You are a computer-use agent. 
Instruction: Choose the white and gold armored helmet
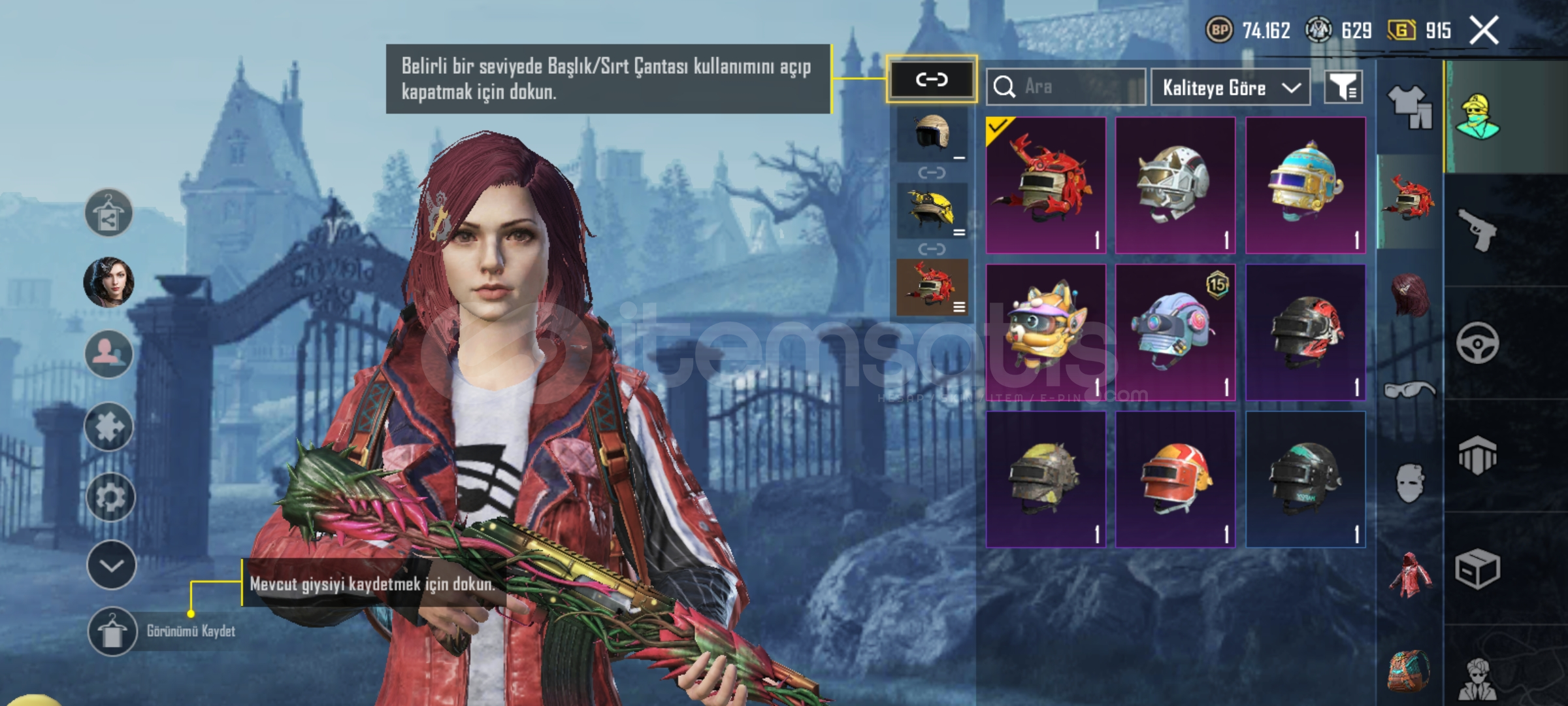click(1175, 185)
